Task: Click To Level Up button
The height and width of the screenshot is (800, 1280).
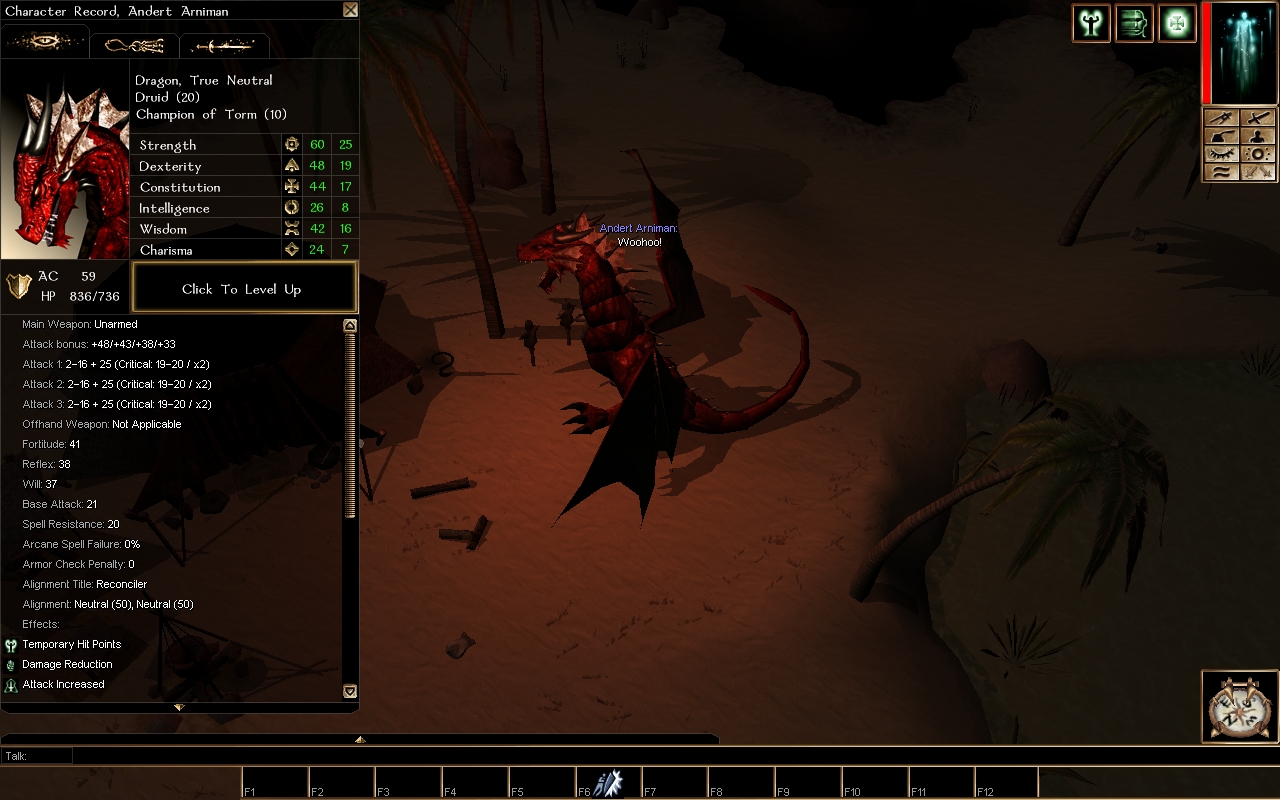Action: (244, 289)
